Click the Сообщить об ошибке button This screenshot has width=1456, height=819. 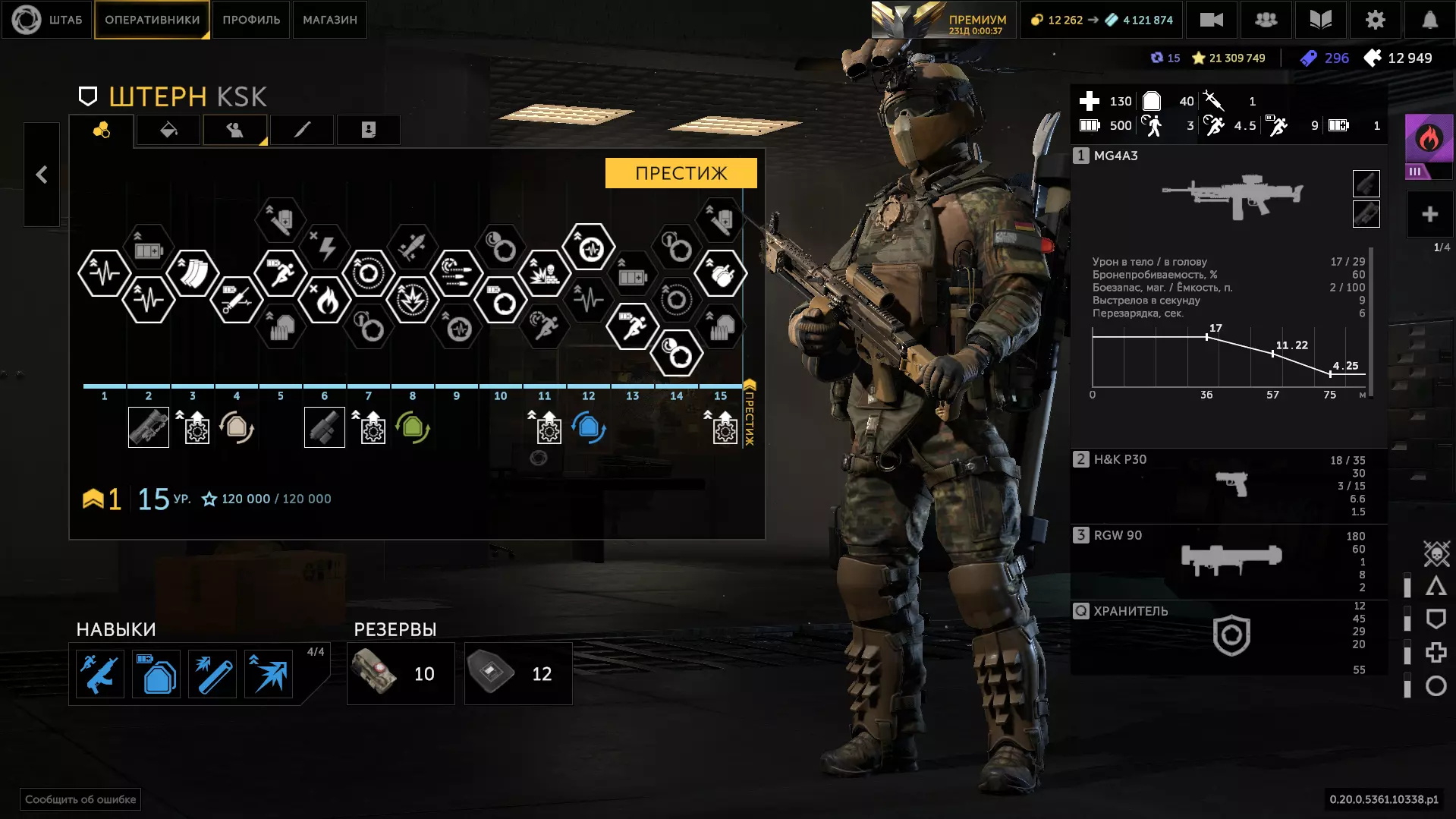[80, 799]
